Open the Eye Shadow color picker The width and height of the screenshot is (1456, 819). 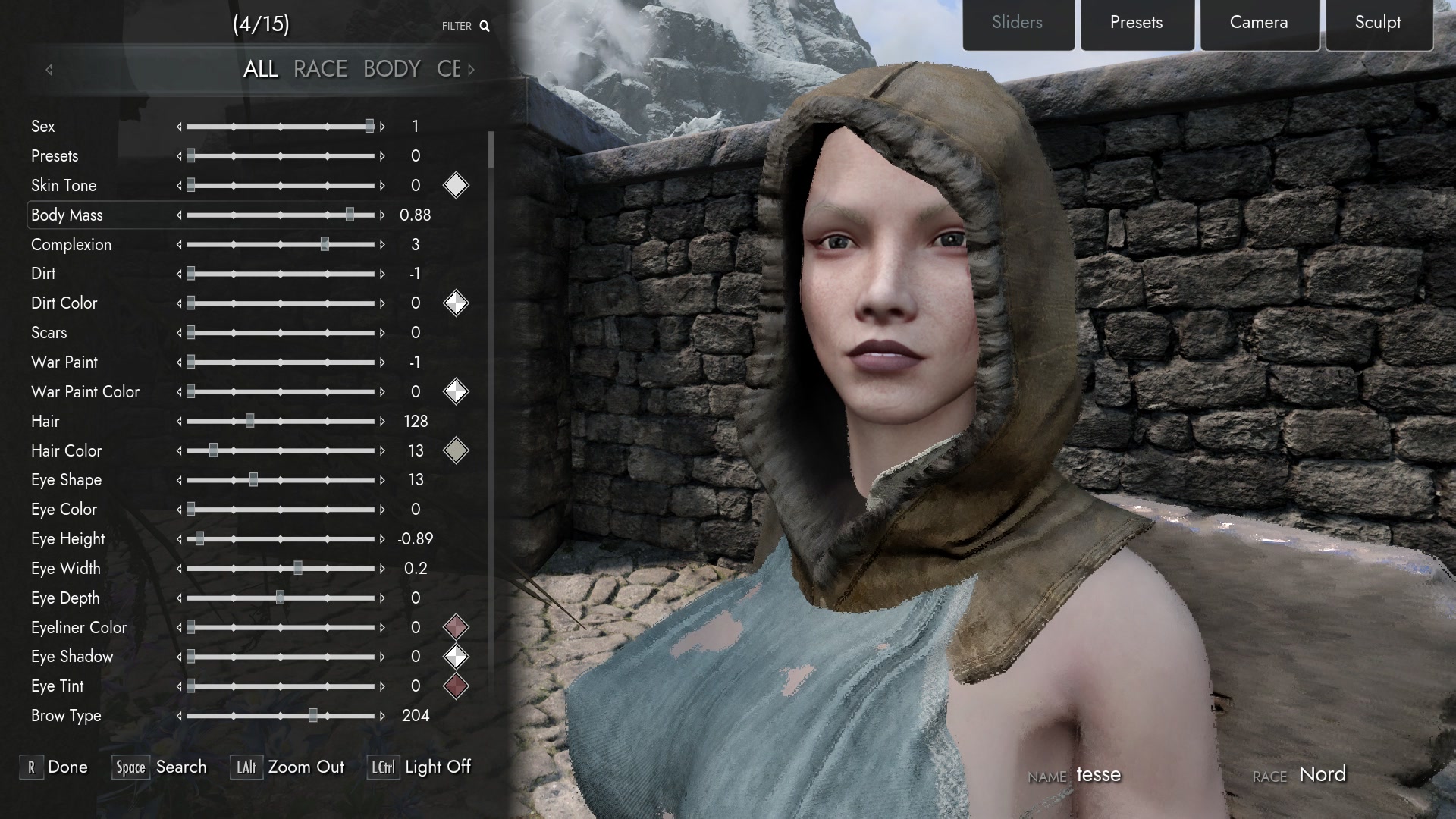point(456,656)
